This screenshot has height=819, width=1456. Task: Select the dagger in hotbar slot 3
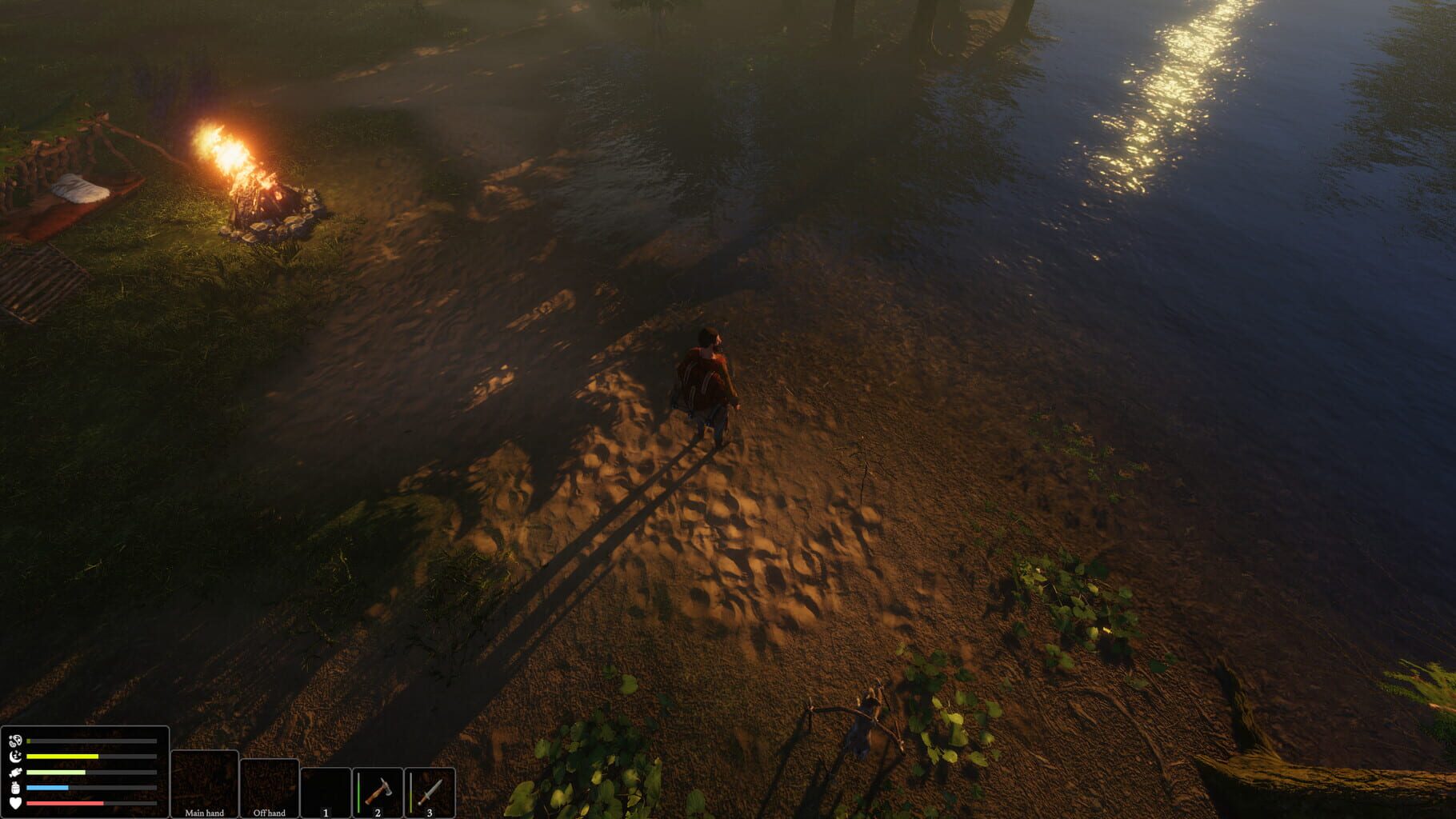(x=430, y=789)
